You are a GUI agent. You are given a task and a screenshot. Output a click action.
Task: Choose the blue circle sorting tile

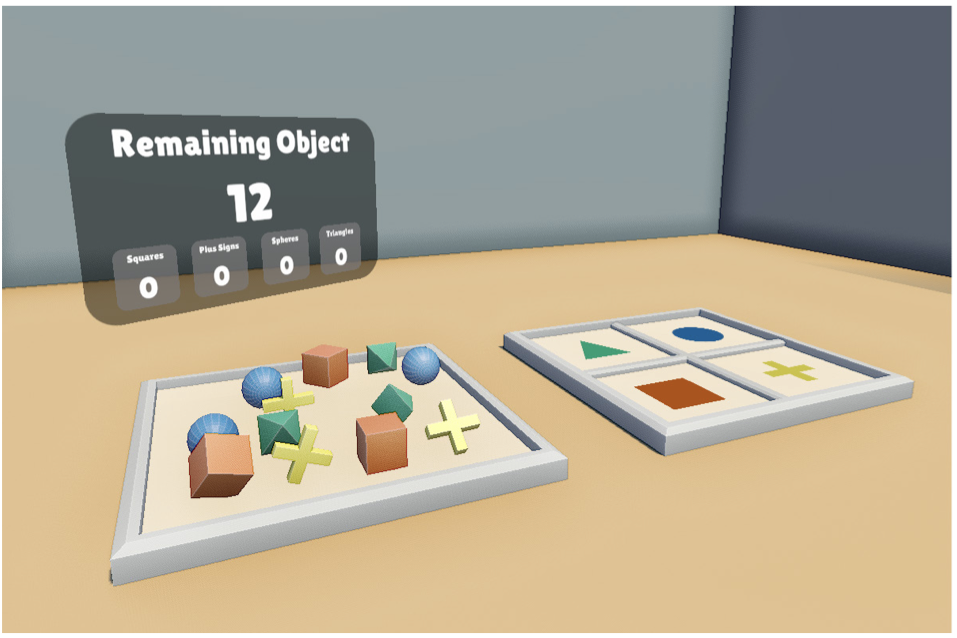(703, 334)
